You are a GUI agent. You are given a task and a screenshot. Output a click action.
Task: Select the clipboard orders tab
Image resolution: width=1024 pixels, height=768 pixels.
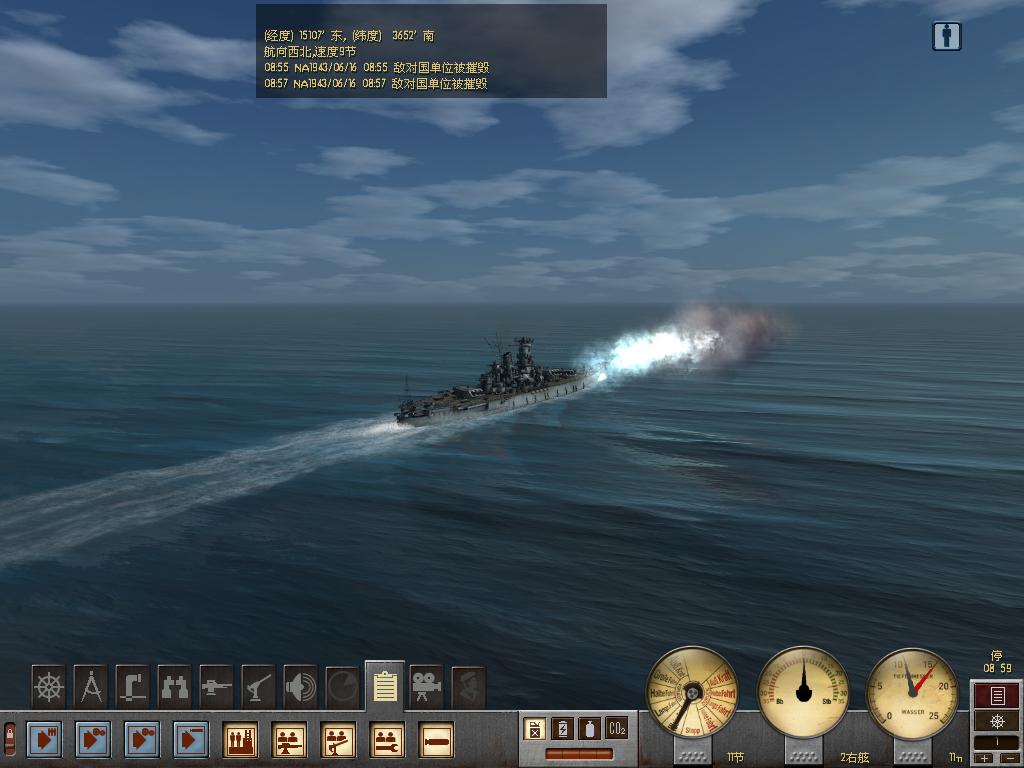[385, 686]
